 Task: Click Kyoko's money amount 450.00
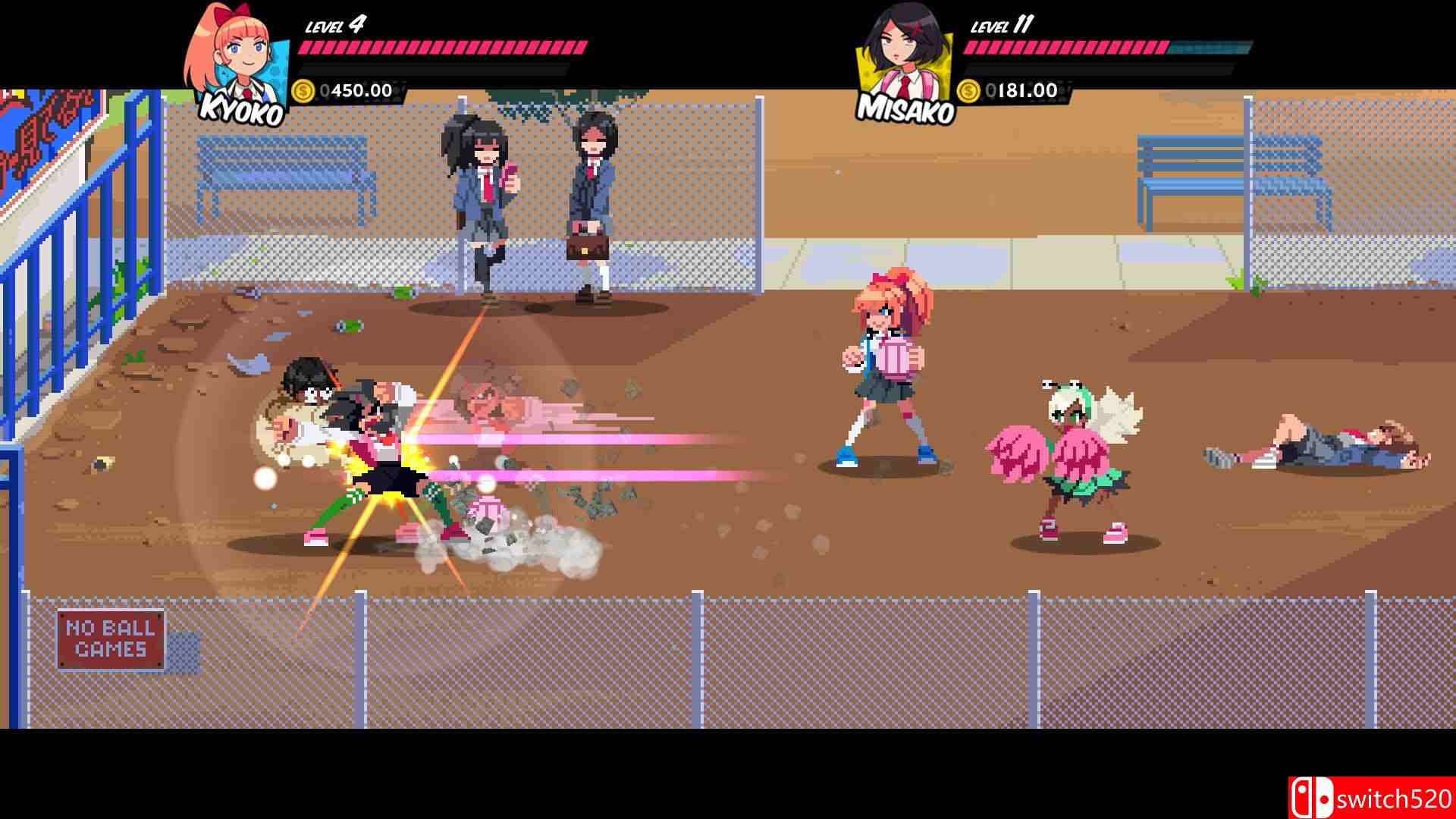tap(356, 91)
